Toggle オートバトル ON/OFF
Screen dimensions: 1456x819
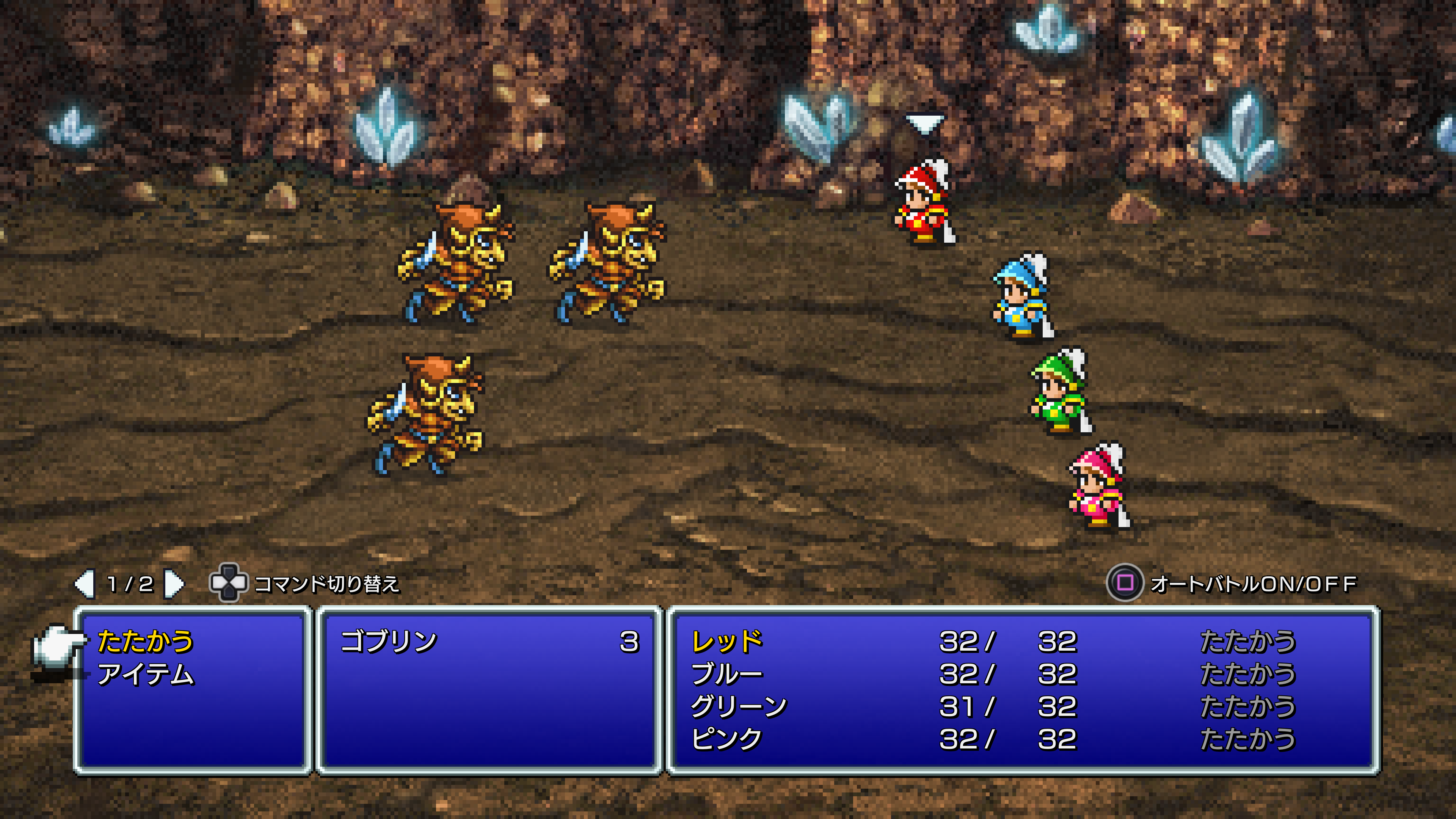[1124, 583]
